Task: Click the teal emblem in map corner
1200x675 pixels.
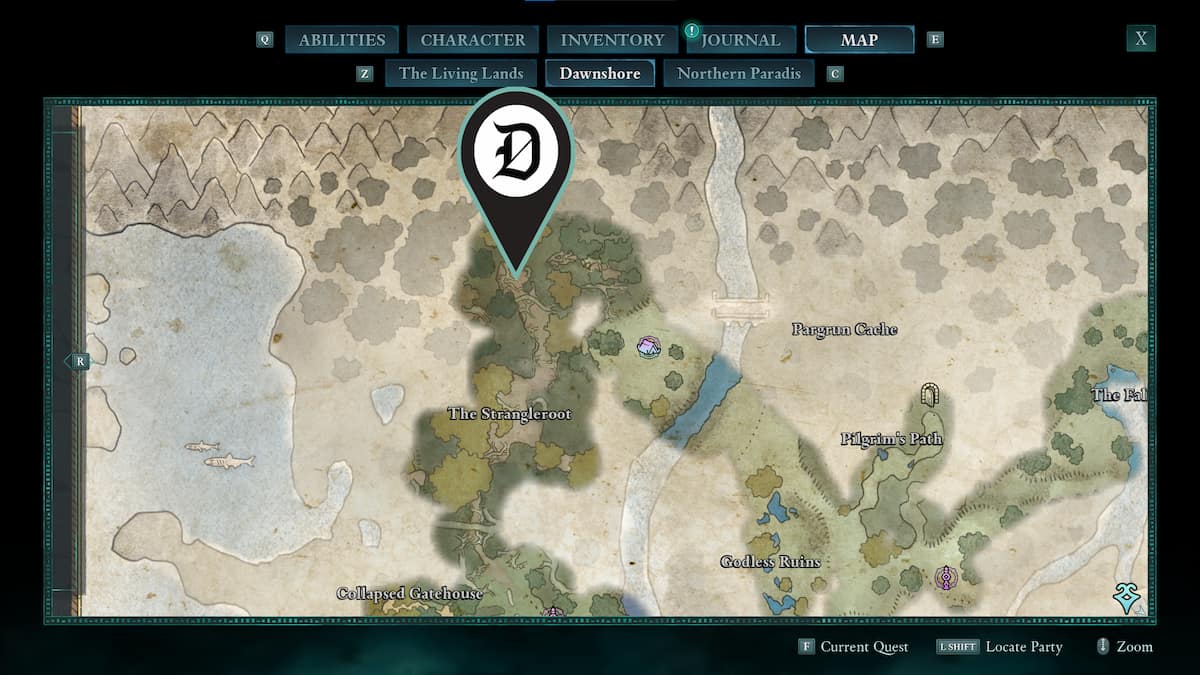Action: (x=1130, y=598)
